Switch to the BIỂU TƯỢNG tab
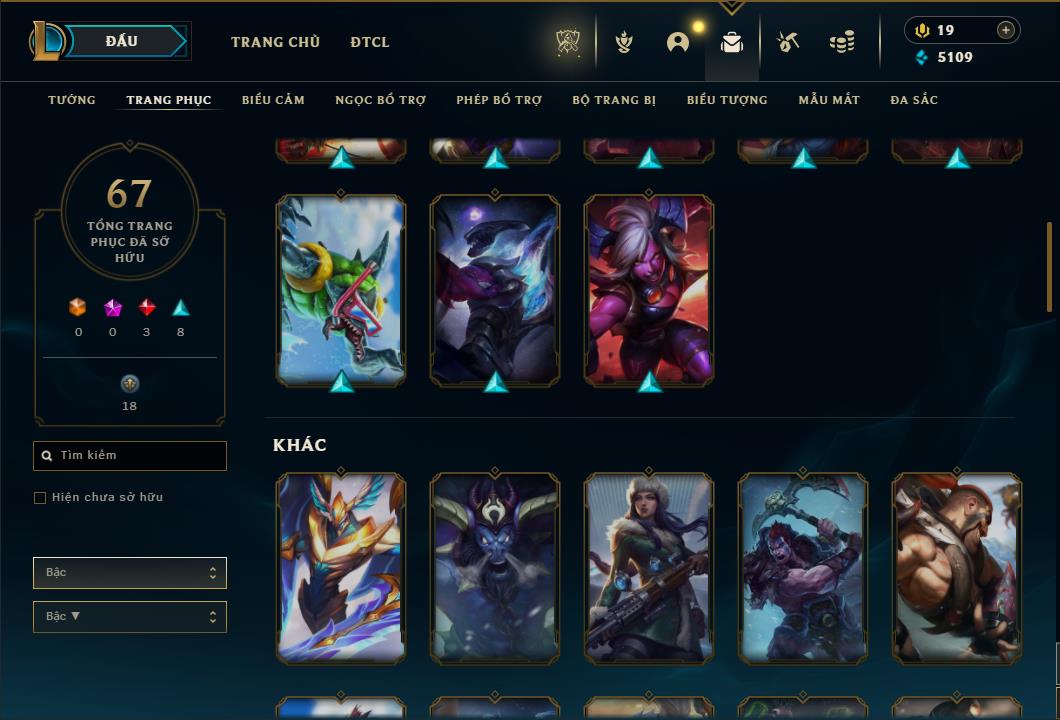Image resolution: width=1060 pixels, height=720 pixels. 727,100
